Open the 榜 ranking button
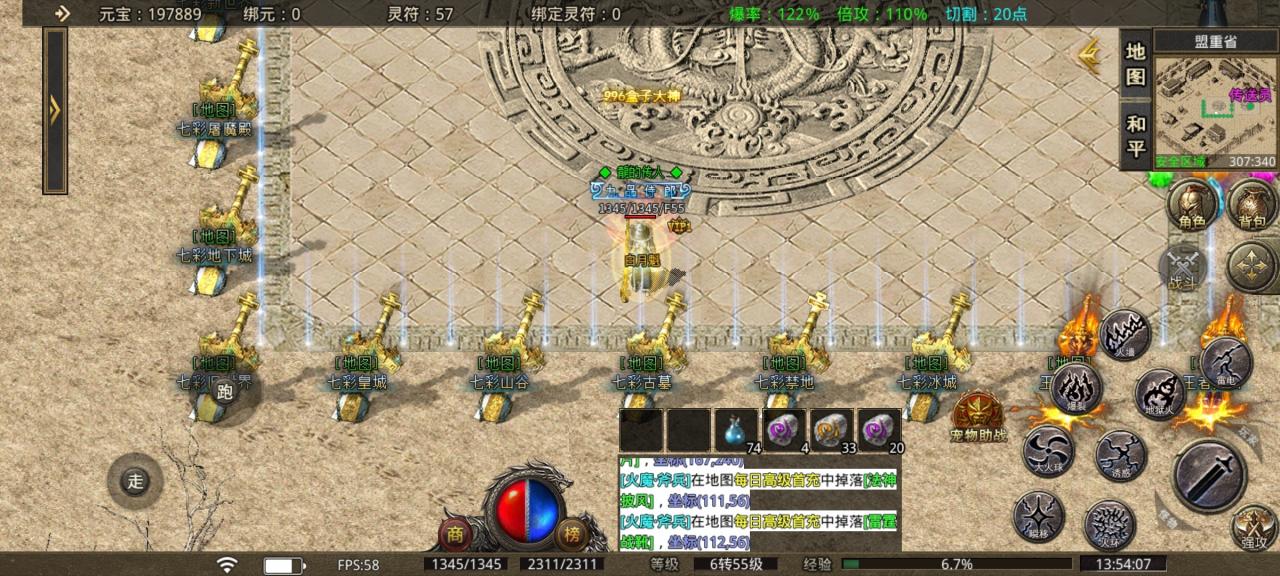Viewport: 1280px width, 576px height. 571,533
